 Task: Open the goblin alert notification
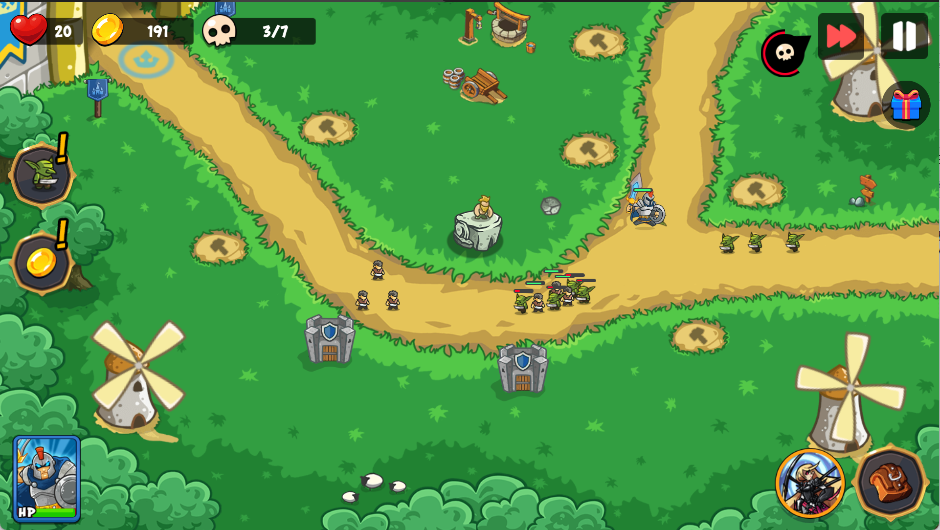(x=42, y=174)
